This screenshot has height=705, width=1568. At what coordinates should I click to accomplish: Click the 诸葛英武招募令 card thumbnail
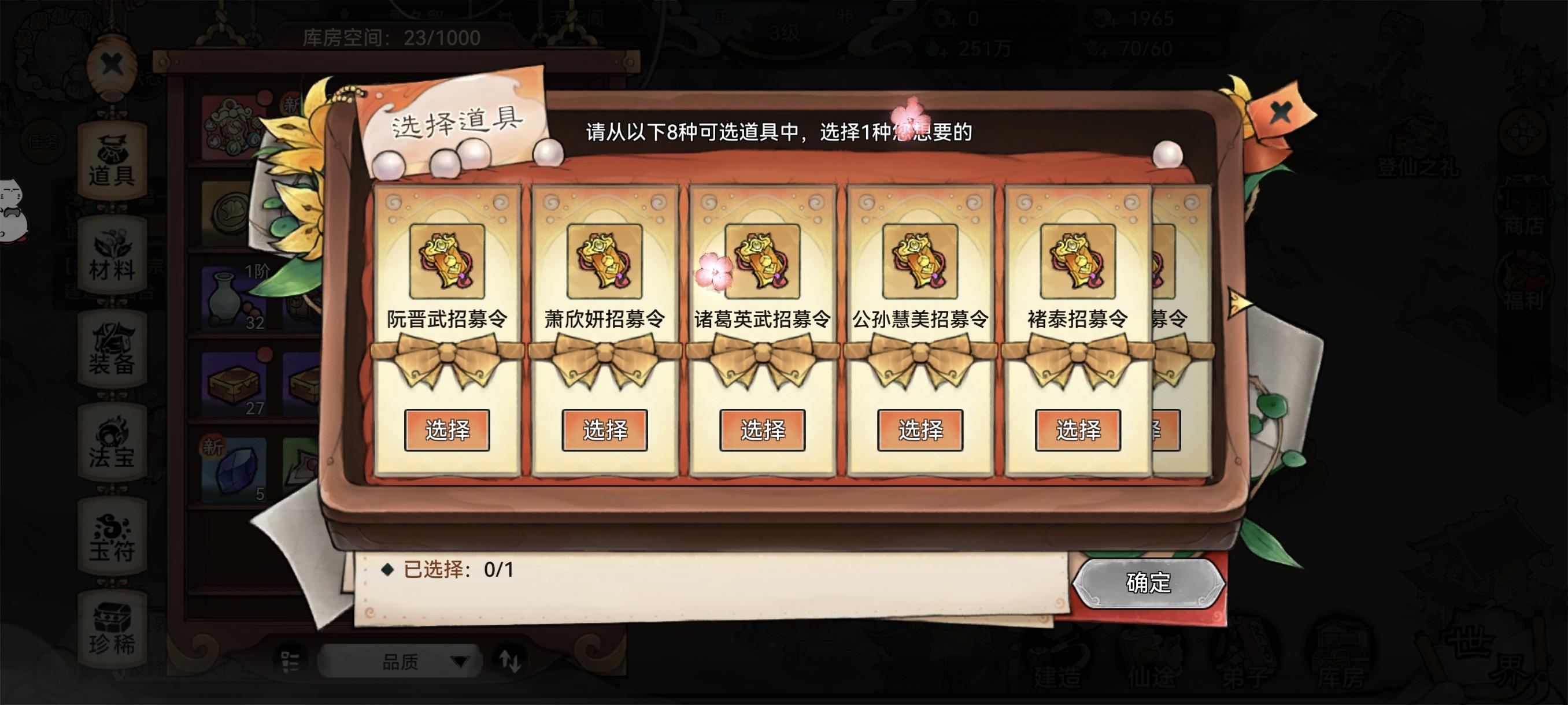click(763, 263)
